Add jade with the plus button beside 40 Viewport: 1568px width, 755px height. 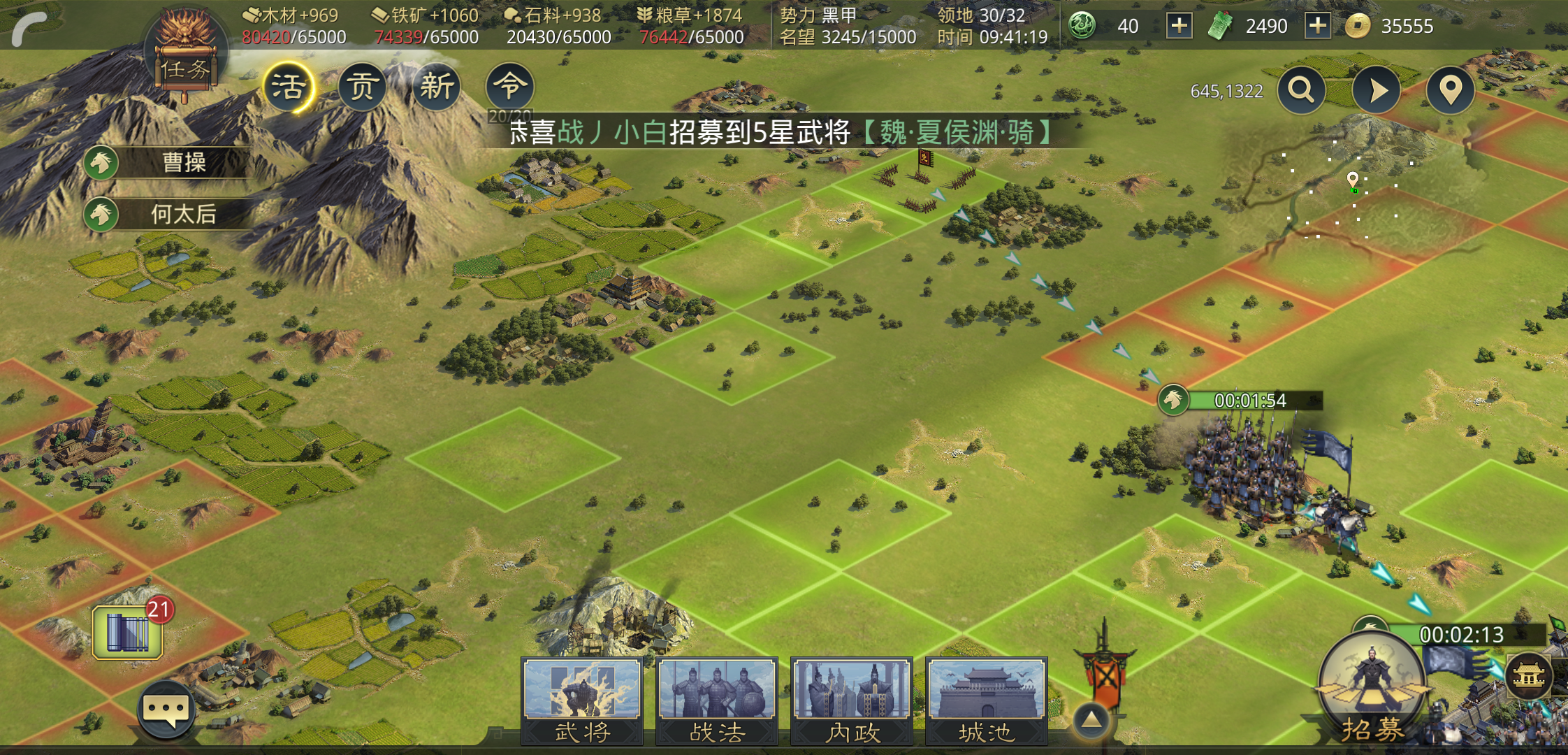point(1179,27)
